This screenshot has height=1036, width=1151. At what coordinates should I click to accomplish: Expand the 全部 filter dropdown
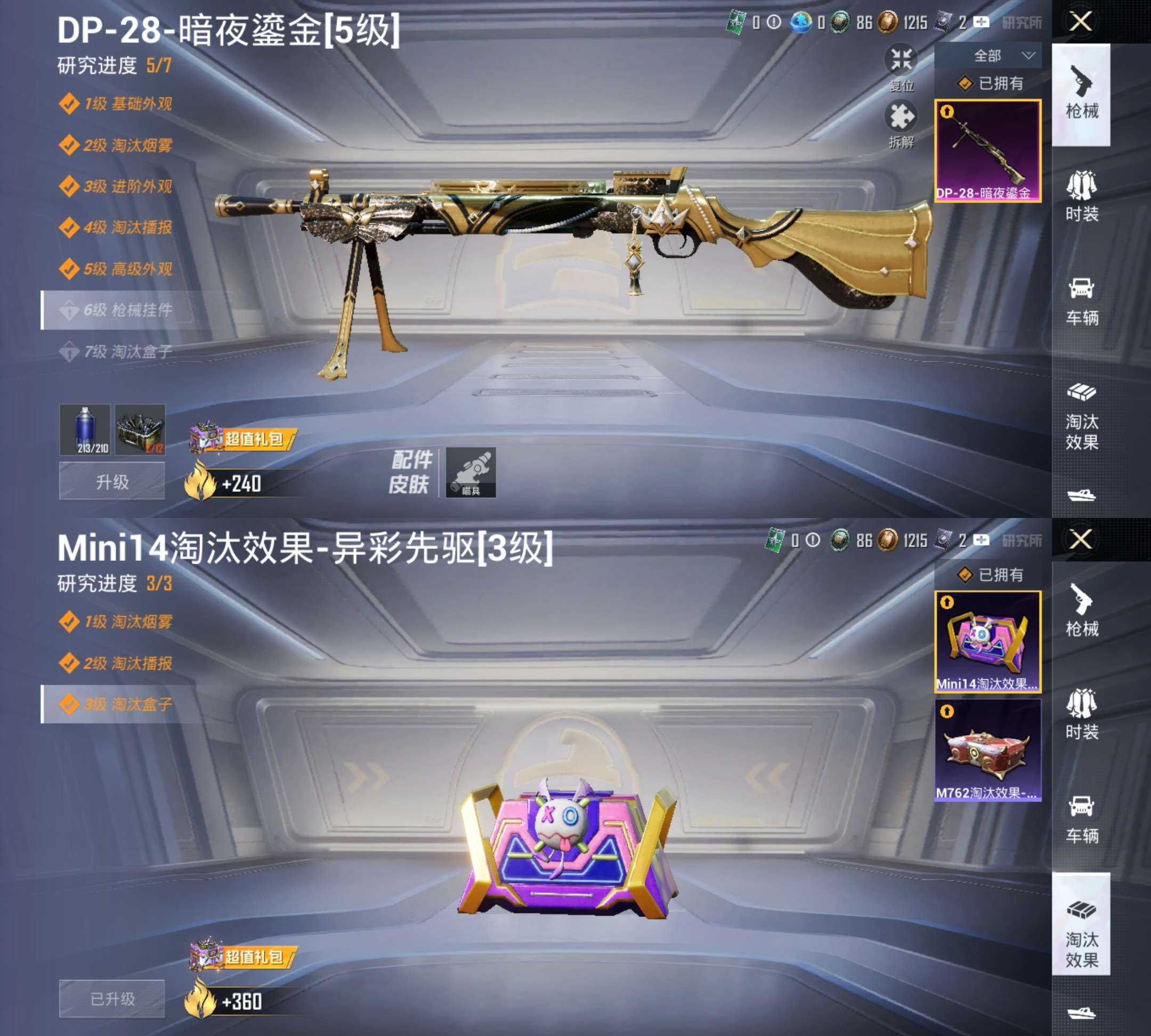pos(999,55)
